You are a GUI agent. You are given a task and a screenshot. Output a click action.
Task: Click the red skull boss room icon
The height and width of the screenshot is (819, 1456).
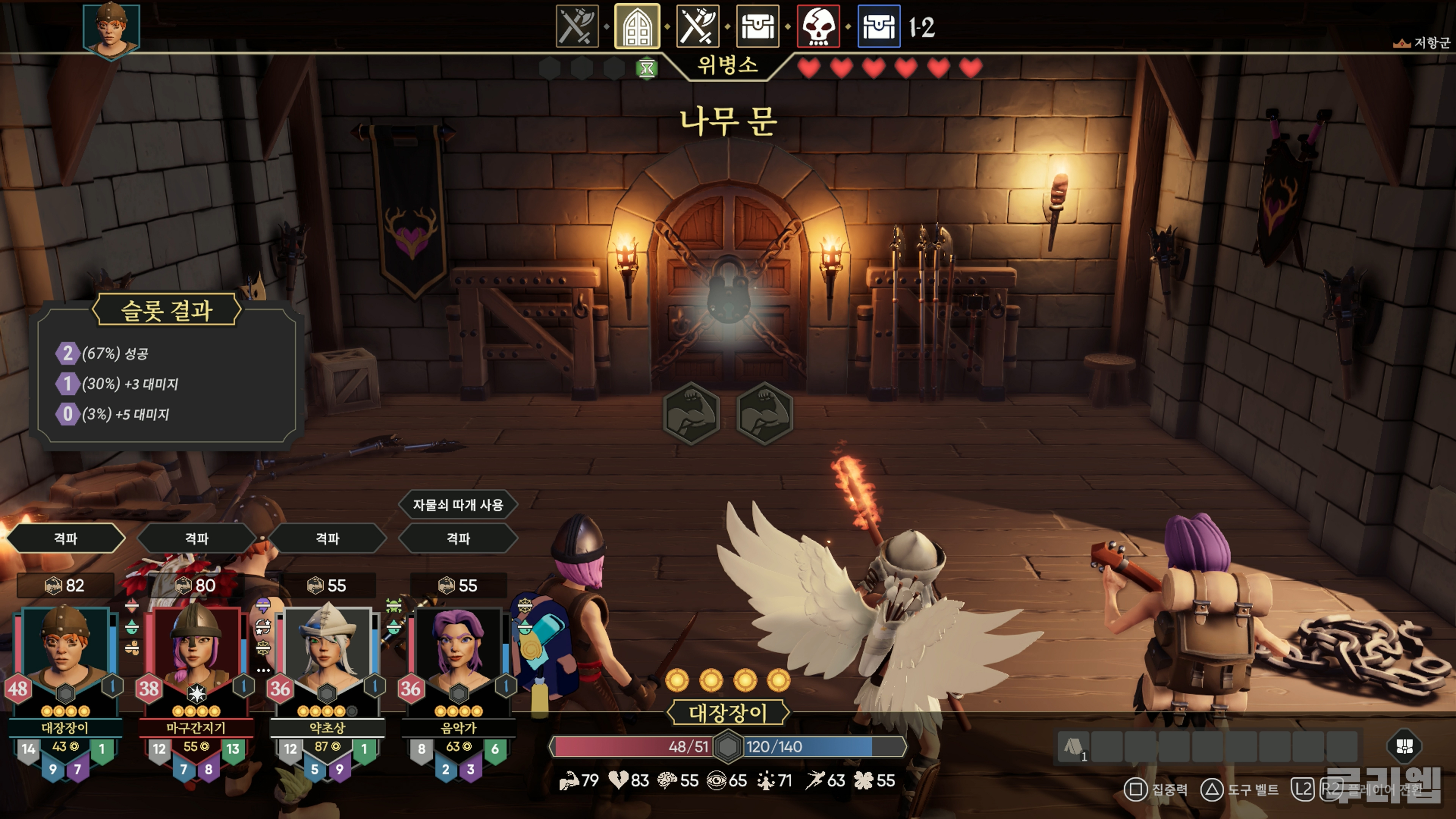coord(819,27)
